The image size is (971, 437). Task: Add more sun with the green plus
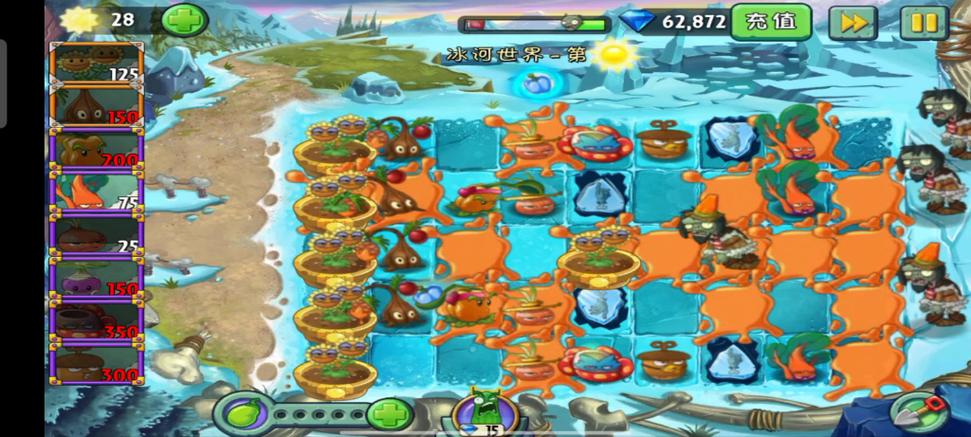[184, 19]
